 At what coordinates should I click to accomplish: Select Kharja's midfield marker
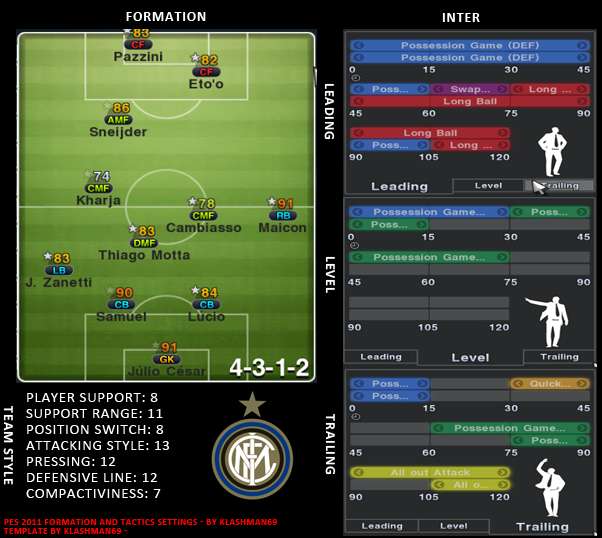(x=98, y=187)
